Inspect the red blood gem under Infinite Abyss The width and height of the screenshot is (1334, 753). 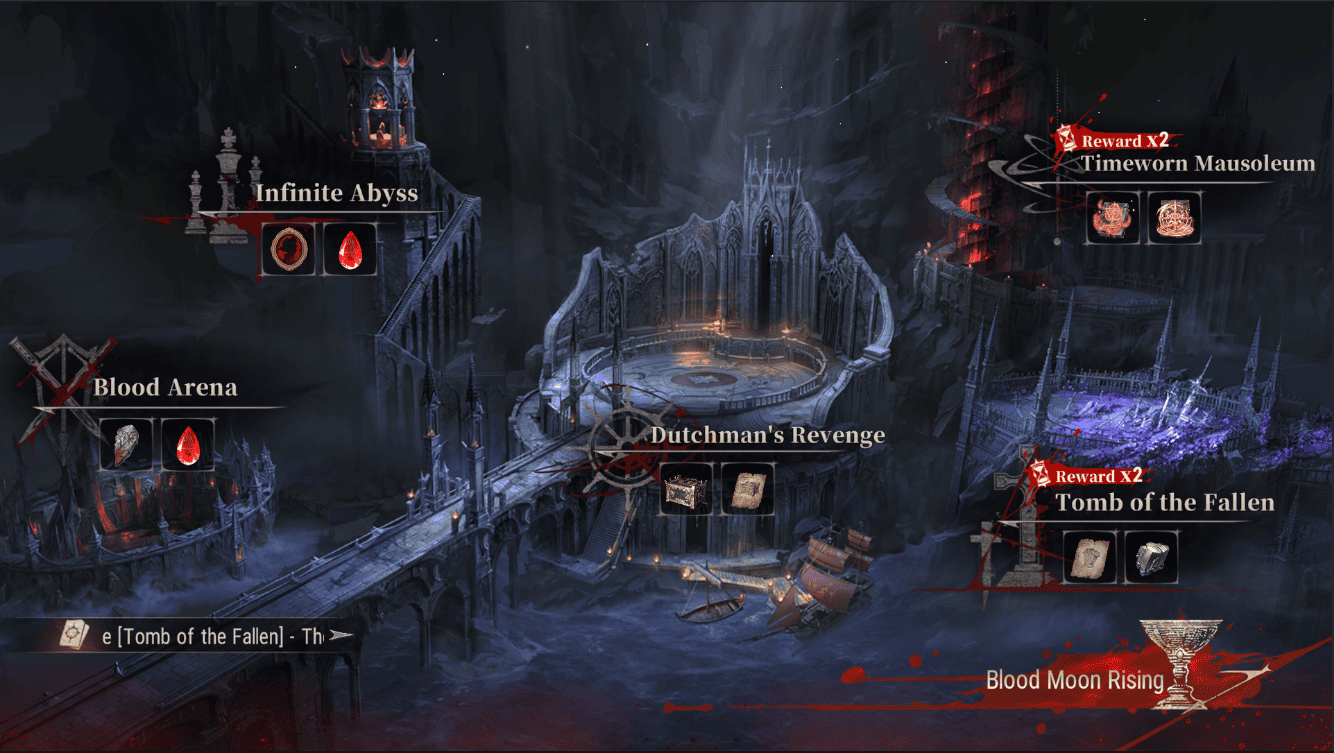pos(350,249)
